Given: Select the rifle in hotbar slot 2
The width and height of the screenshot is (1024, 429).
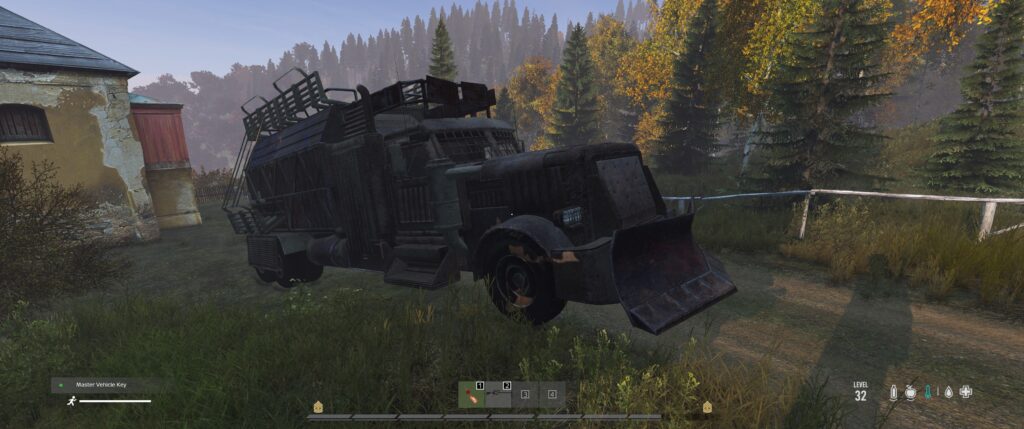Looking at the screenshot, I should tap(498, 394).
